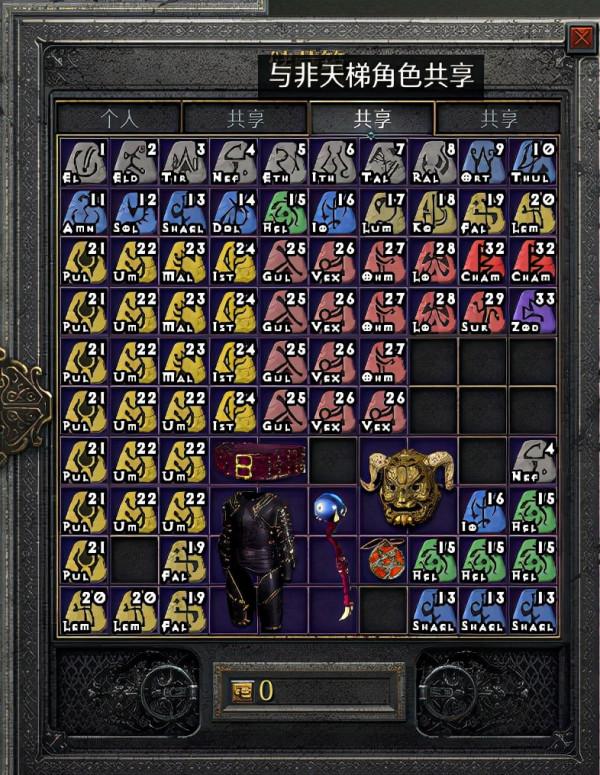The width and height of the screenshot is (600, 775).
Task: Pick up the Amn rune
Action: pyautogui.click(x=84, y=211)
